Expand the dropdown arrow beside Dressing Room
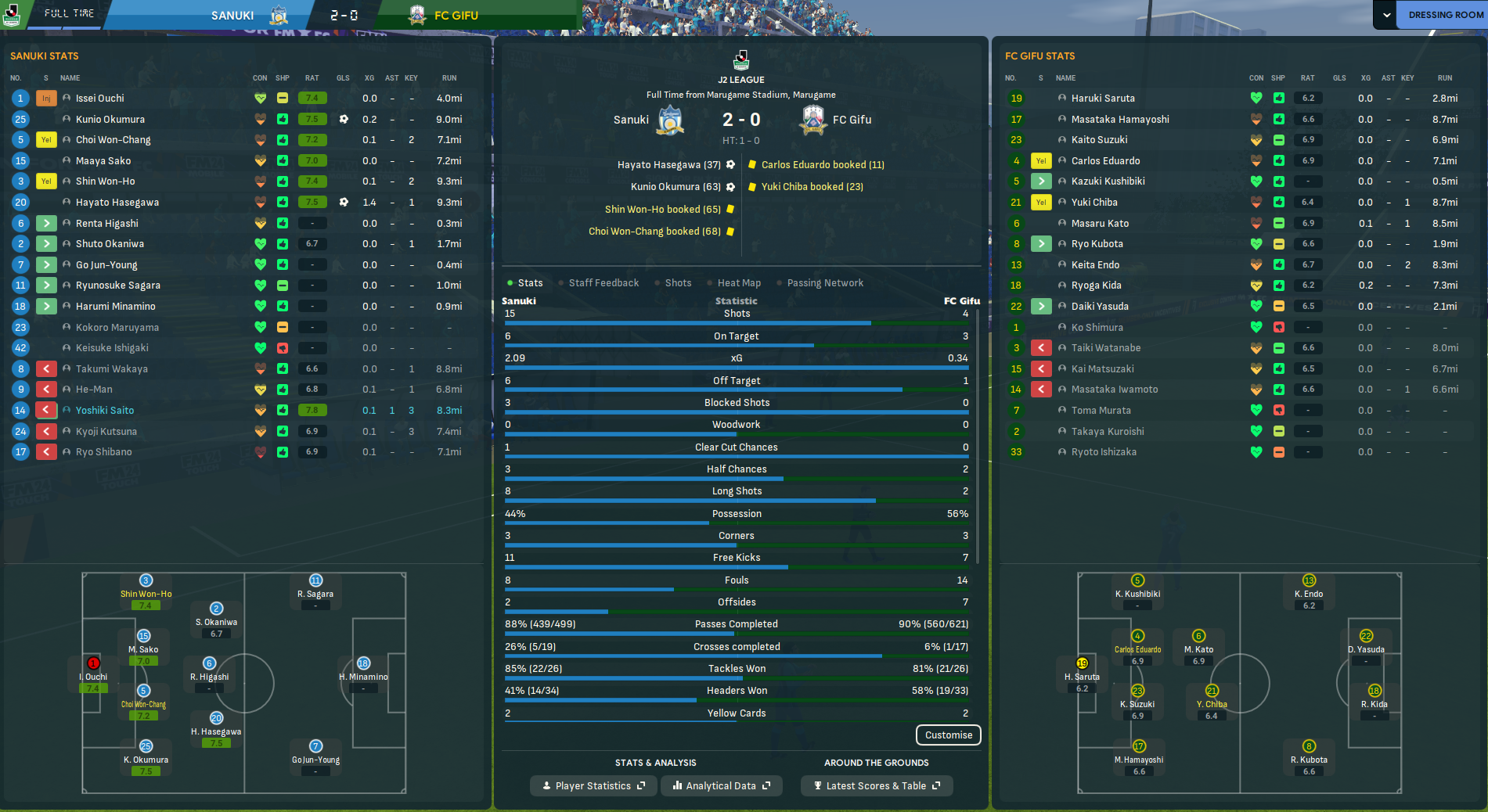The image size is (1488, 812). pos(1385,15)
